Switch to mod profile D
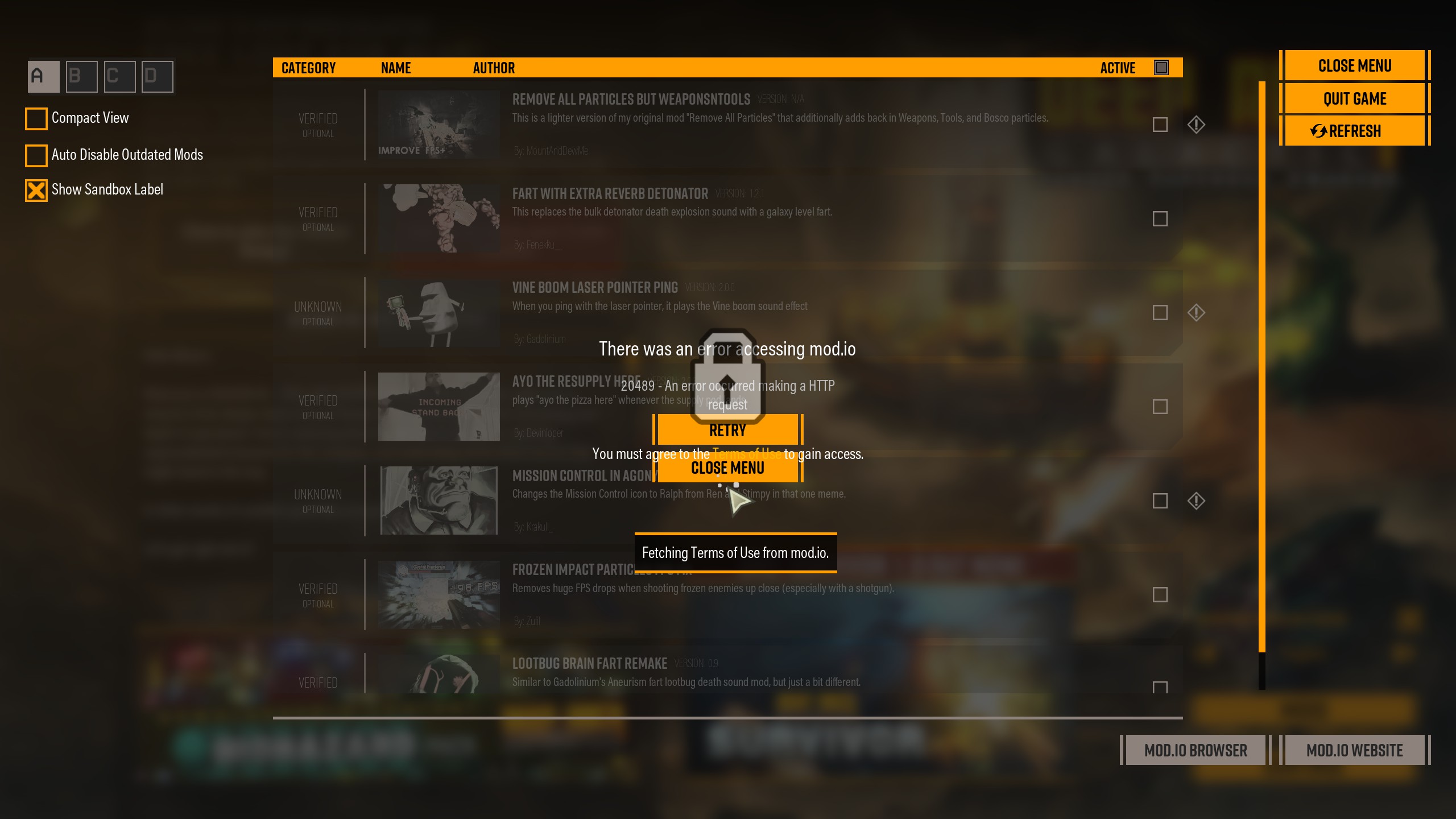The height and width of the screenshot is (819, 1456). tap(158, 76)
